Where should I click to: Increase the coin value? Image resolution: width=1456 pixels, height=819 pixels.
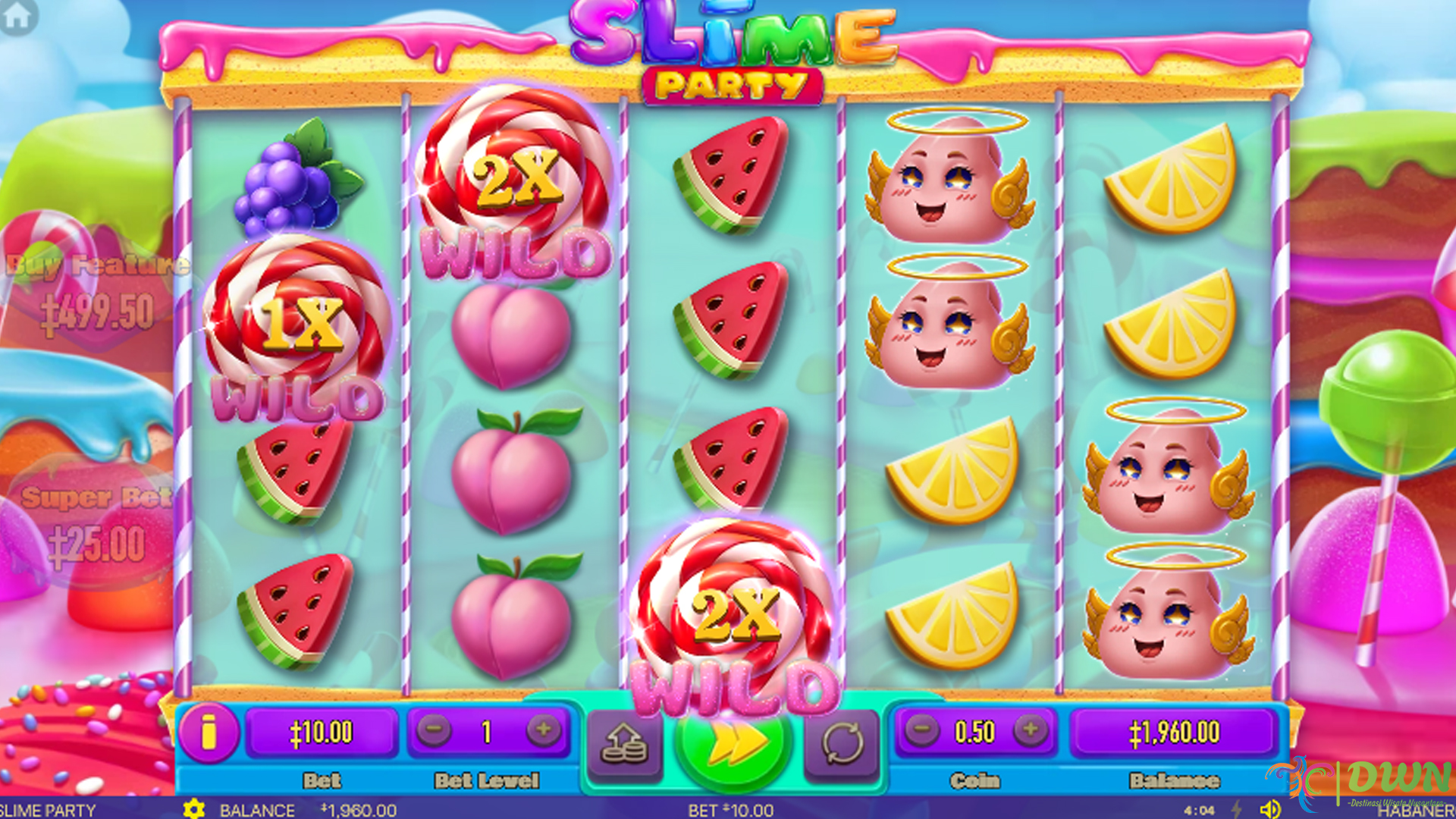point(1031,731)
